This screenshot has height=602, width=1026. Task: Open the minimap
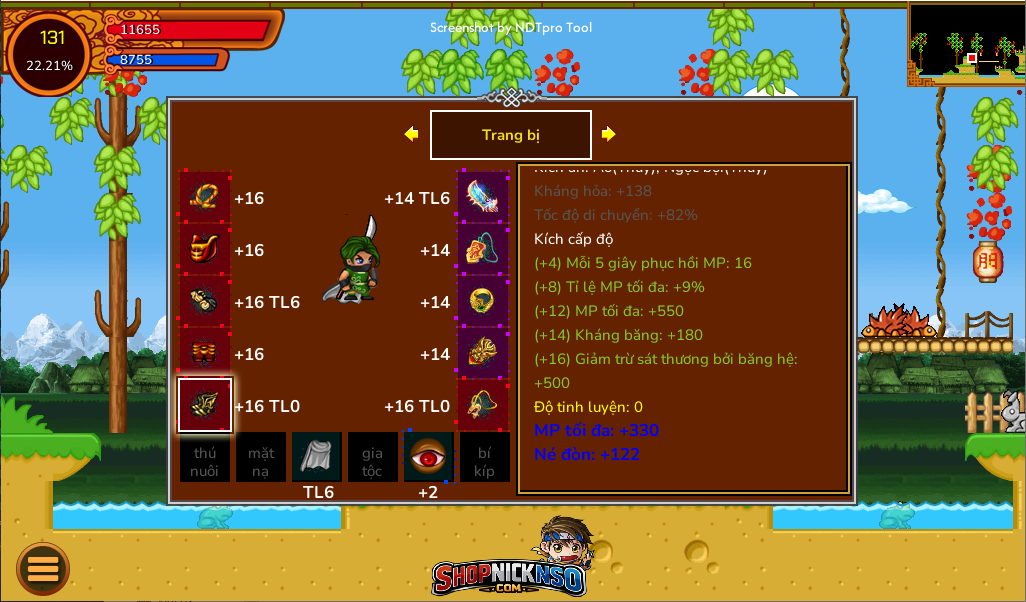[x=966, y=43]
